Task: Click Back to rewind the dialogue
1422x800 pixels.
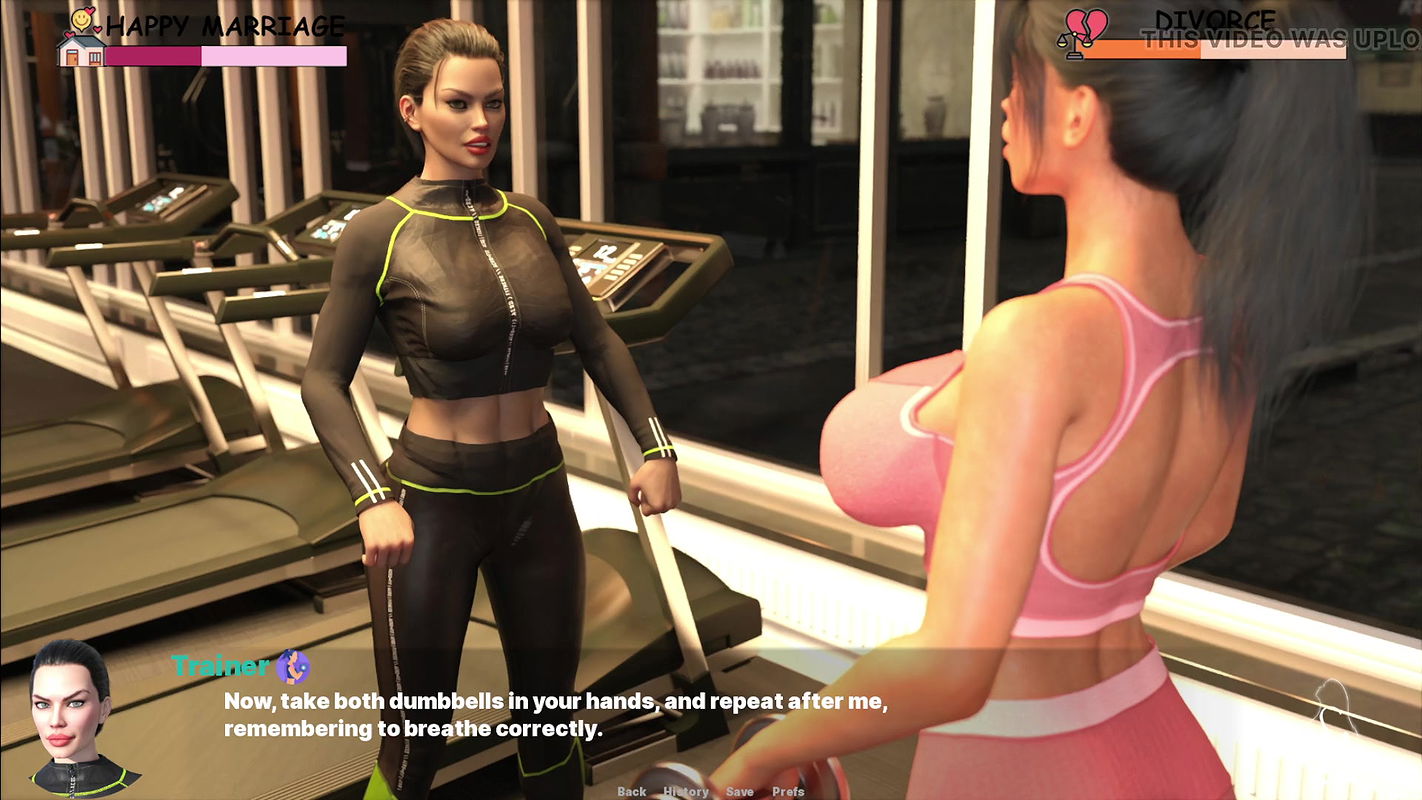Action: (632, 791)
